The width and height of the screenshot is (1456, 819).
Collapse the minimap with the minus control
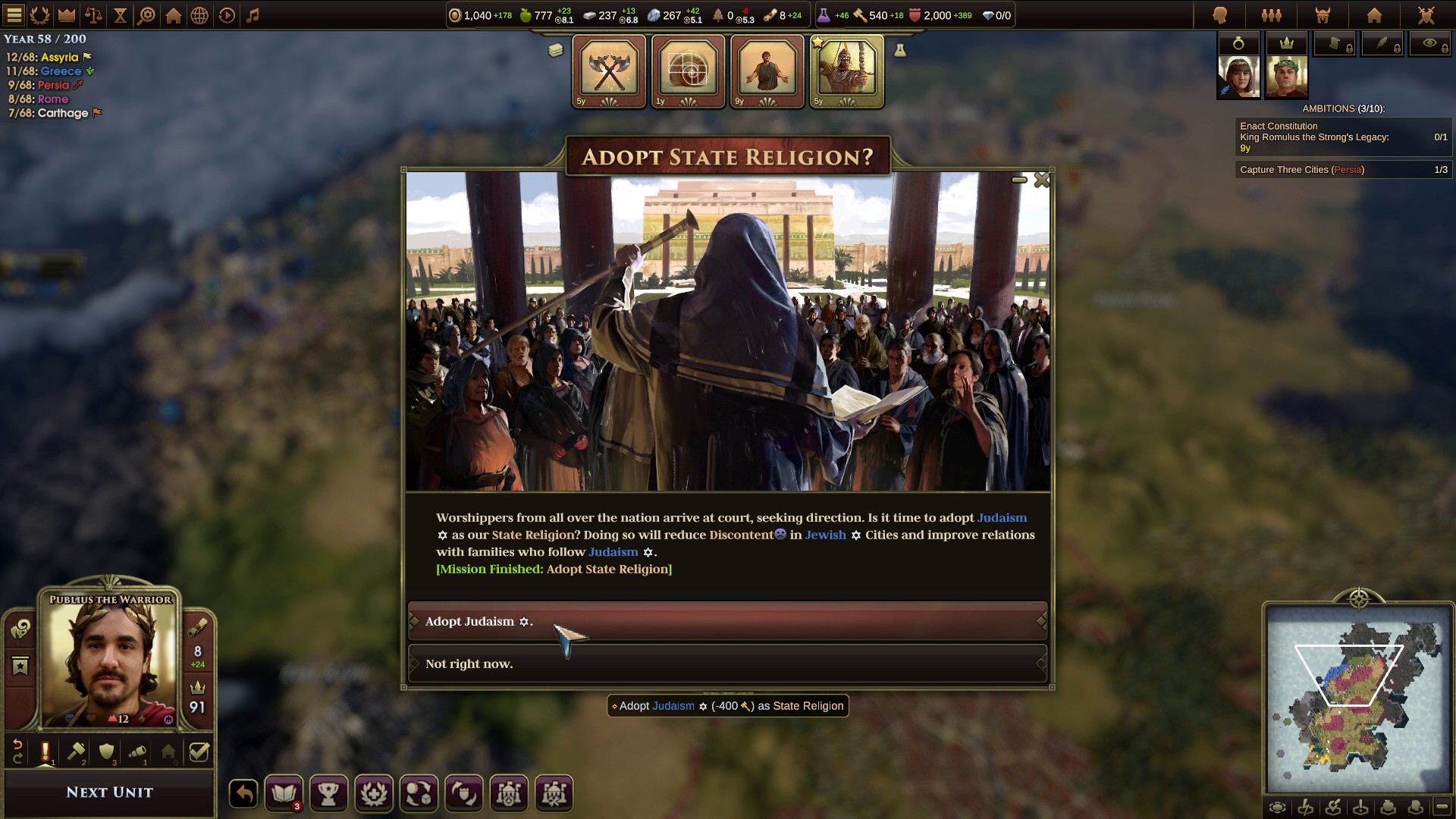coord(1442,808)
